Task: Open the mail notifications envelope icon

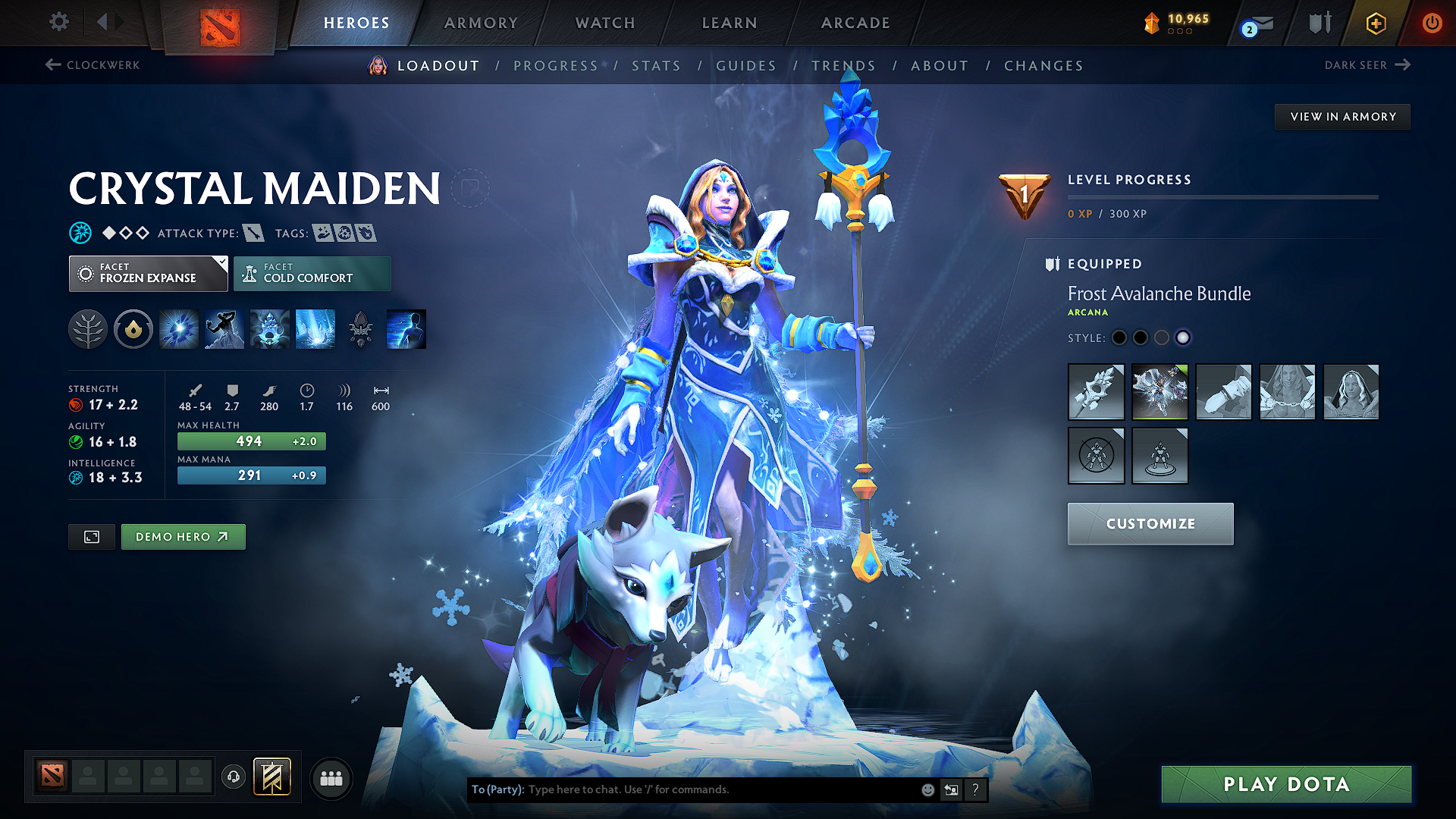Action: tap(1255, 23)
